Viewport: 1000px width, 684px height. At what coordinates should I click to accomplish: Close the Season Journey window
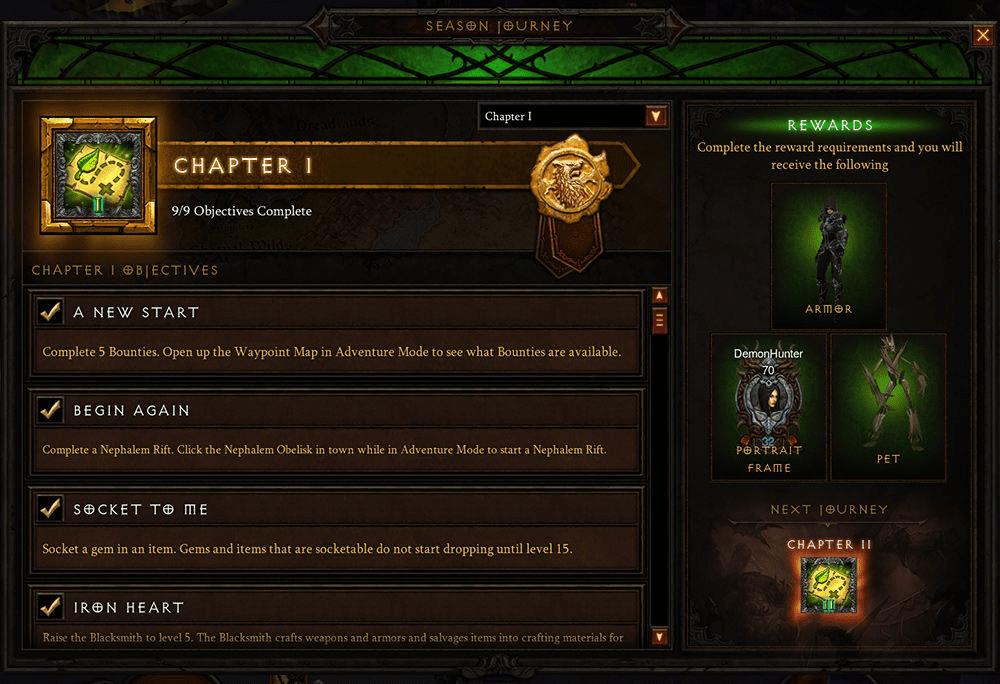tap(982, 36)
